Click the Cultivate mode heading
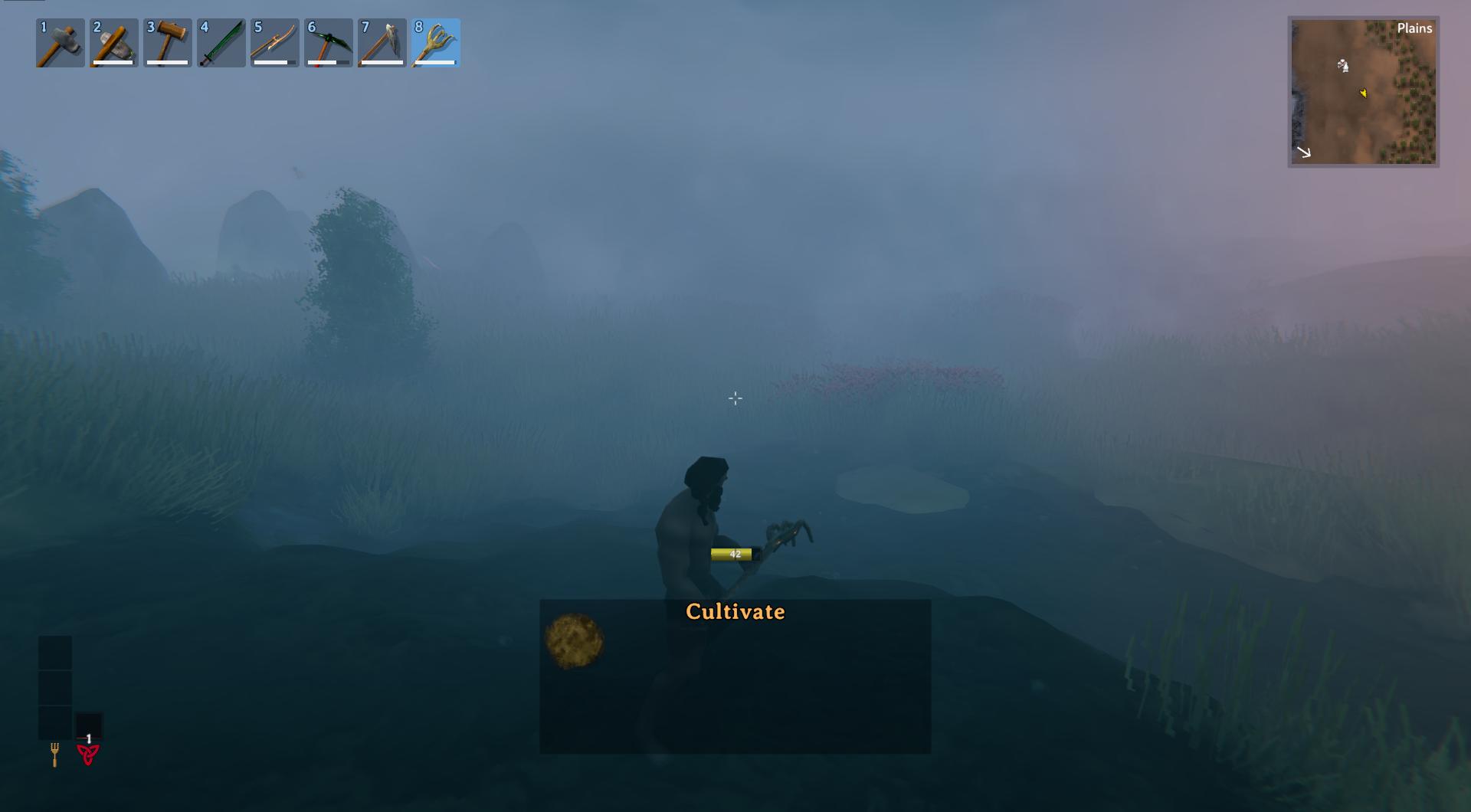This screenshot has width=1471, height=812. (735, 611)
